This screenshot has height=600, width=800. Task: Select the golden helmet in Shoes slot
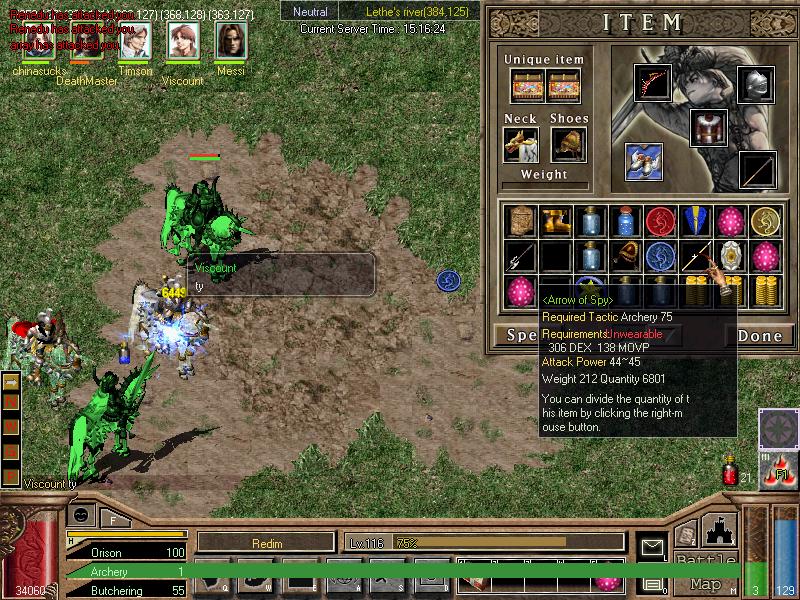[x=569, y=145]
